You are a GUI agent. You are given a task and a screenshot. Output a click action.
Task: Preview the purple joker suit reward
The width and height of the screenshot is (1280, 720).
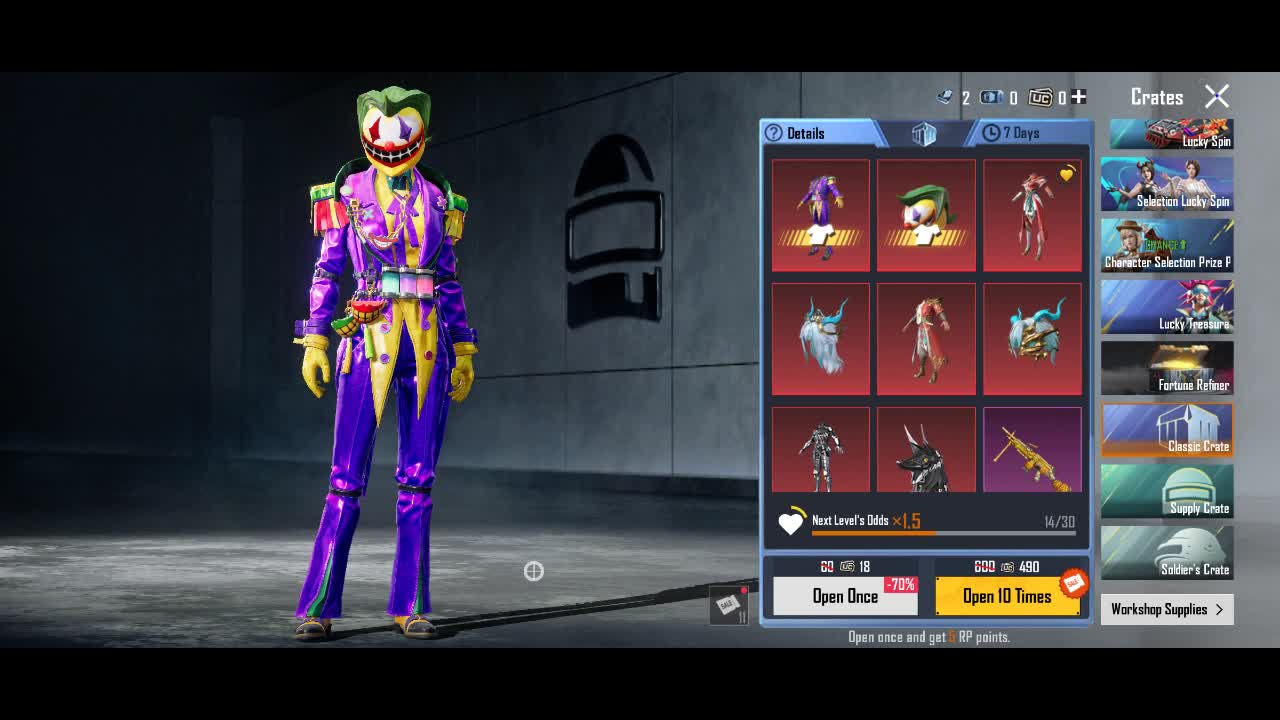821,215
